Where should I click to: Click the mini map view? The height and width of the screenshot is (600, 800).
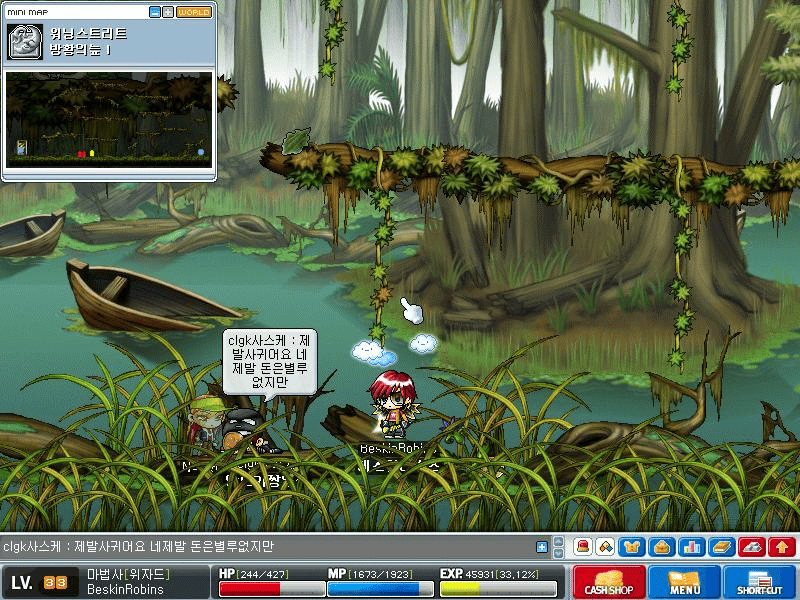tap(109, 118)
